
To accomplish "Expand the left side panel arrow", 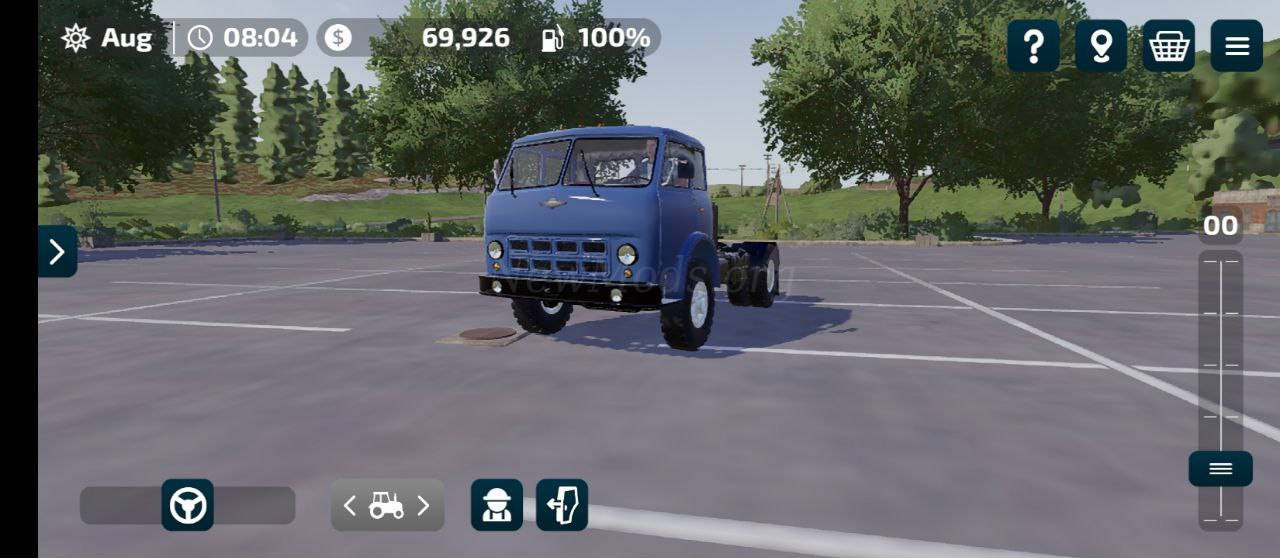I will point(57,251).
